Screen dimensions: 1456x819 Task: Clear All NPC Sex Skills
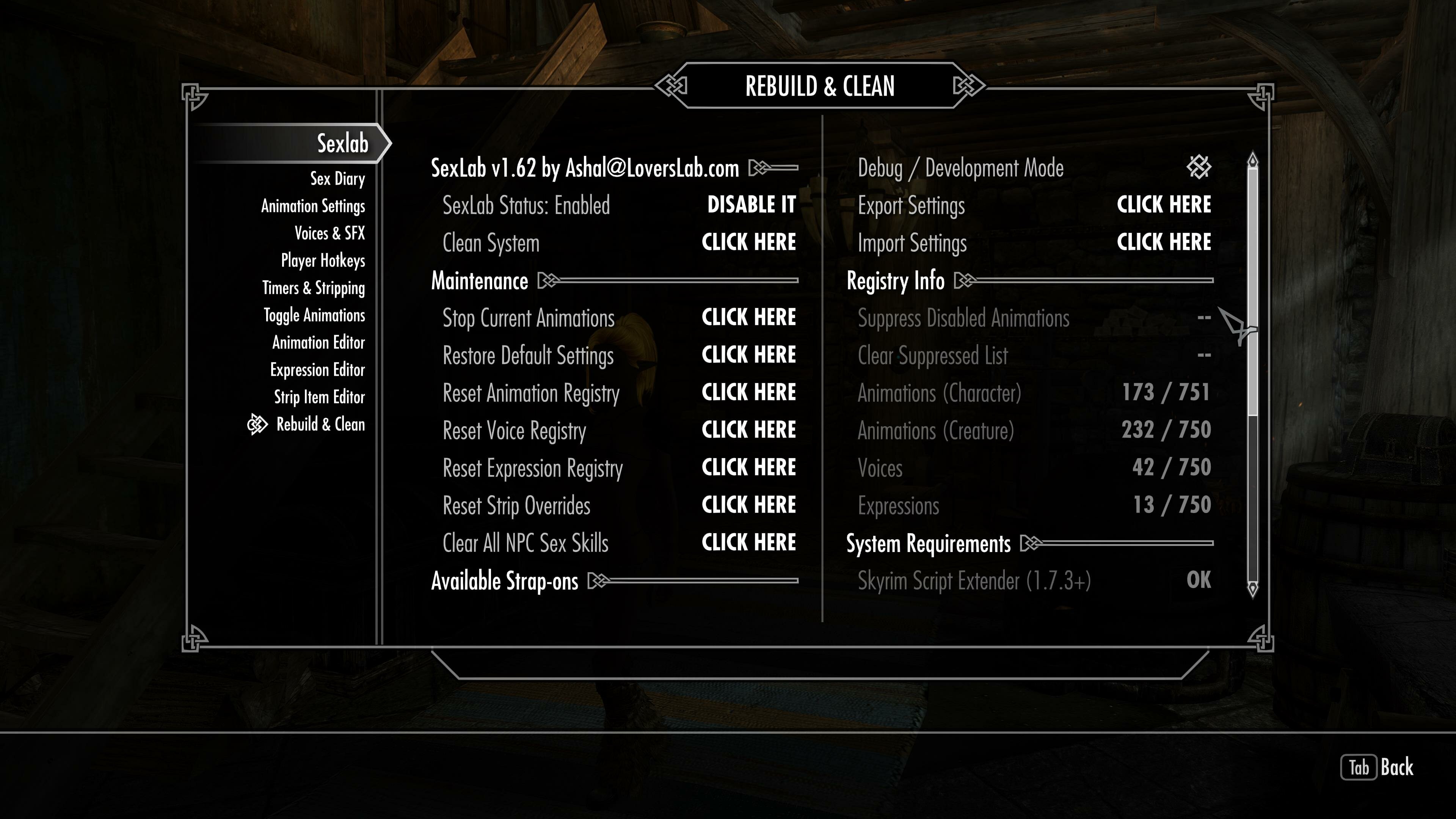point(748,543)
